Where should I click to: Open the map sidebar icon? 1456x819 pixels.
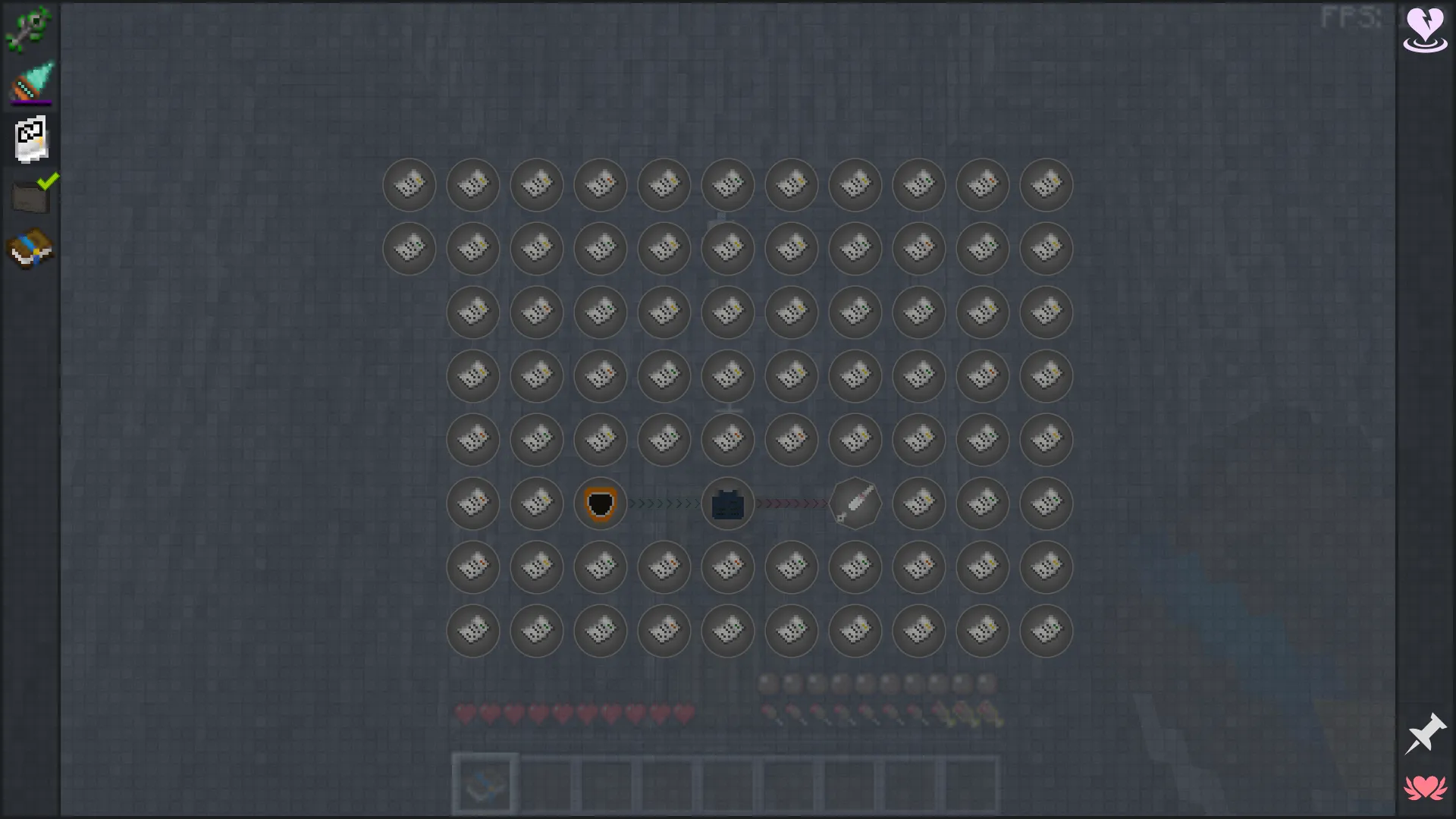tap(30, 138)
